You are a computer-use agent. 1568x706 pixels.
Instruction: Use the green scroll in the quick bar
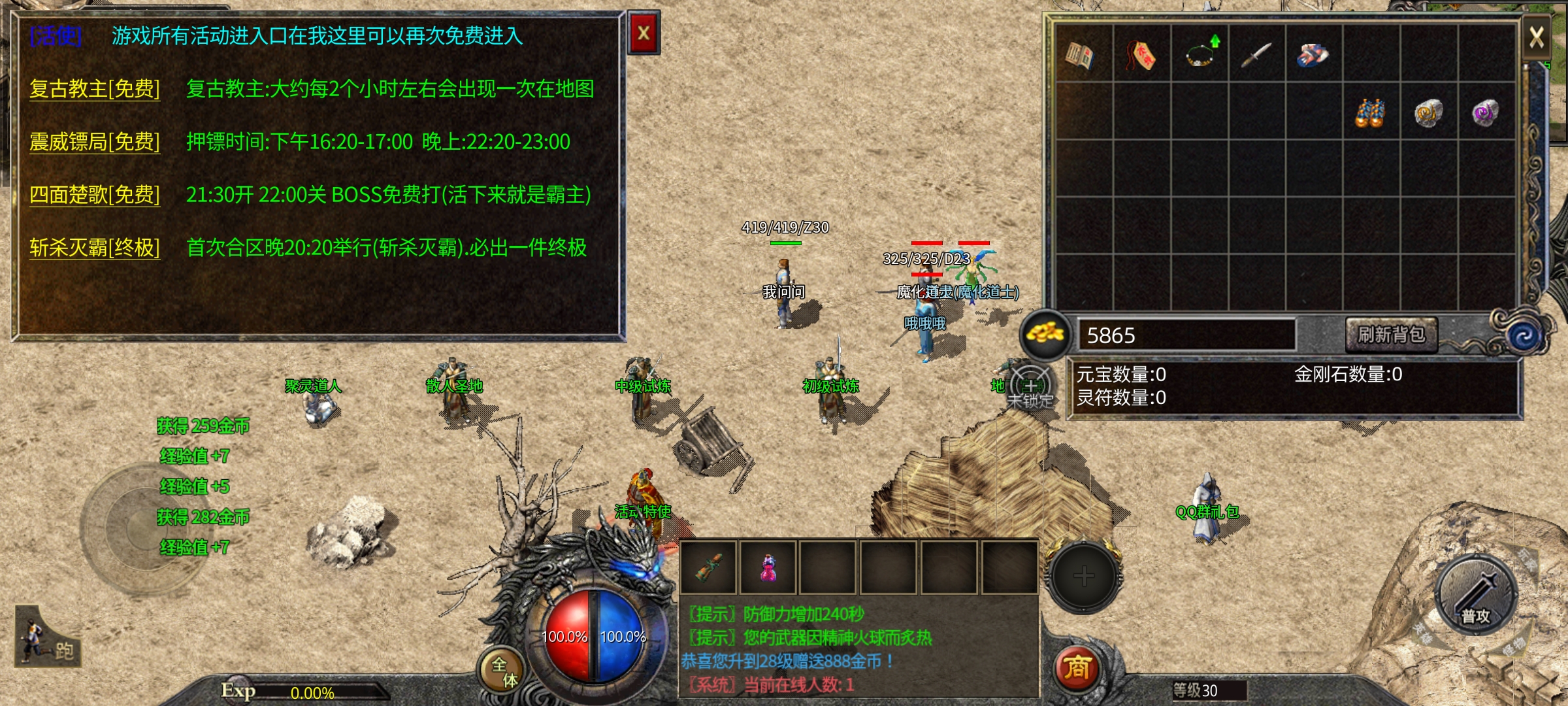[709, 567]
